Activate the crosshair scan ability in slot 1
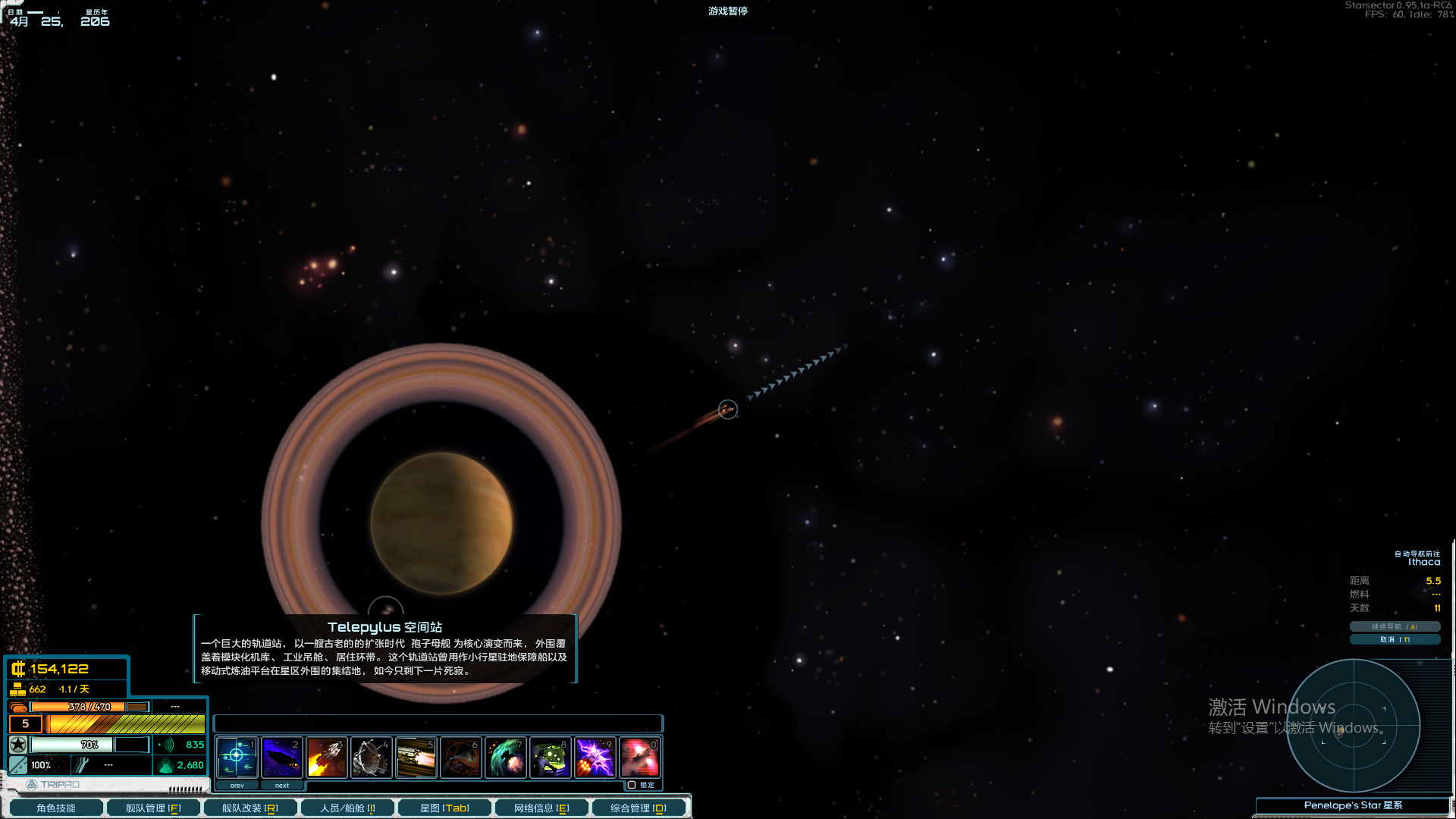 click(x=237, y=757)
